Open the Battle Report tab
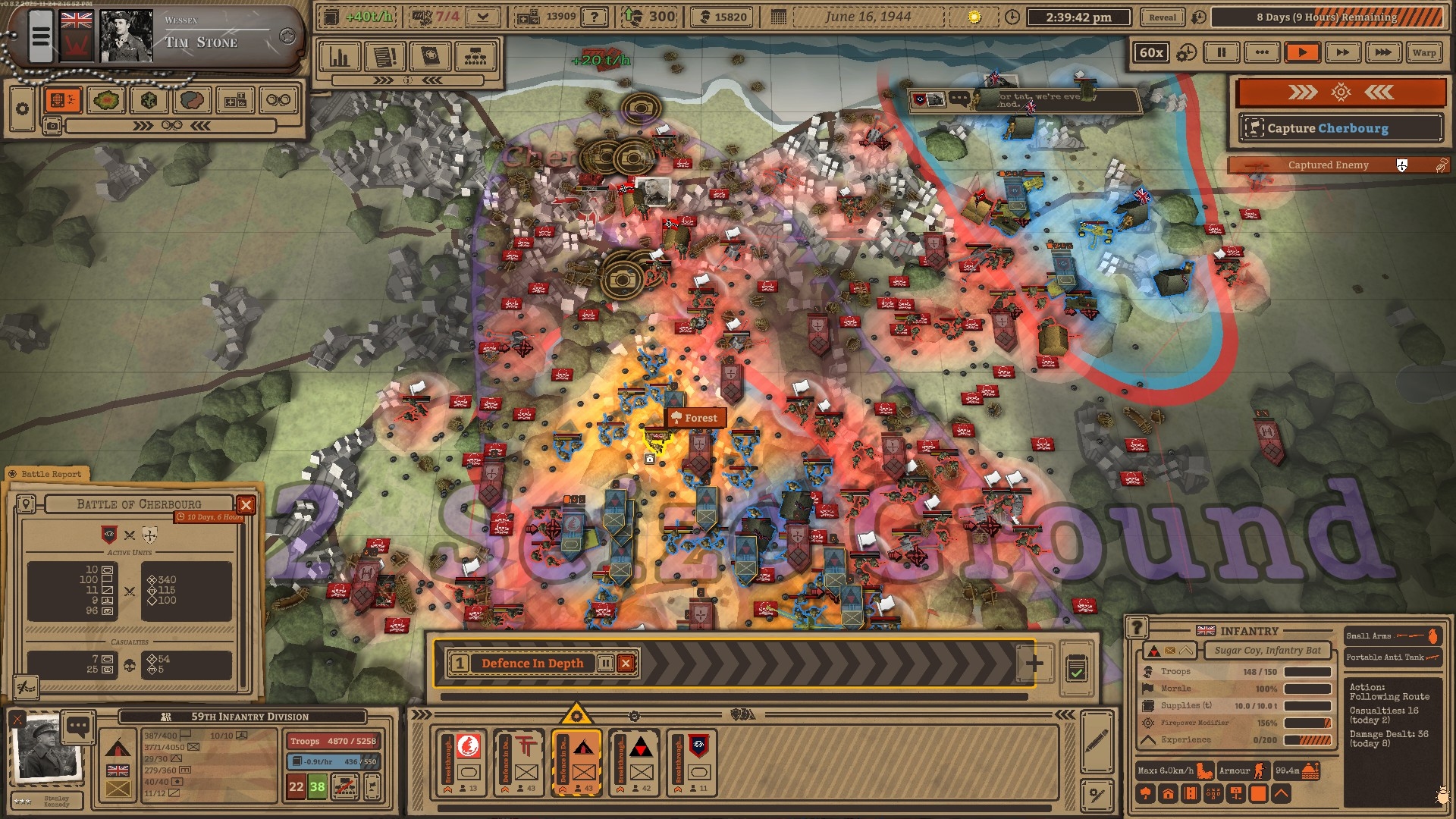1456x819 pixels. [x=49, y=474]
